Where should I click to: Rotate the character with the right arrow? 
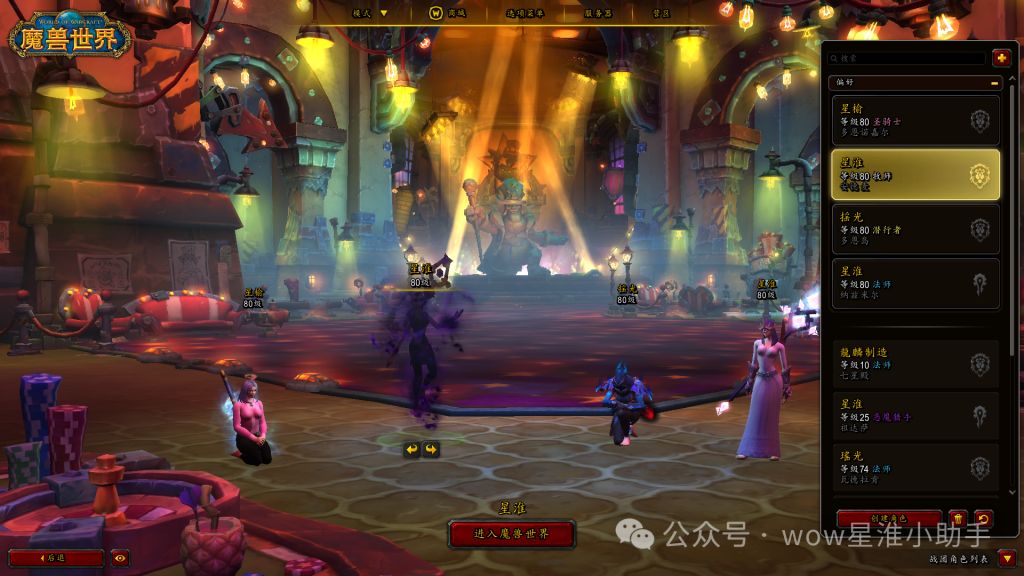(x=432, y=449)
